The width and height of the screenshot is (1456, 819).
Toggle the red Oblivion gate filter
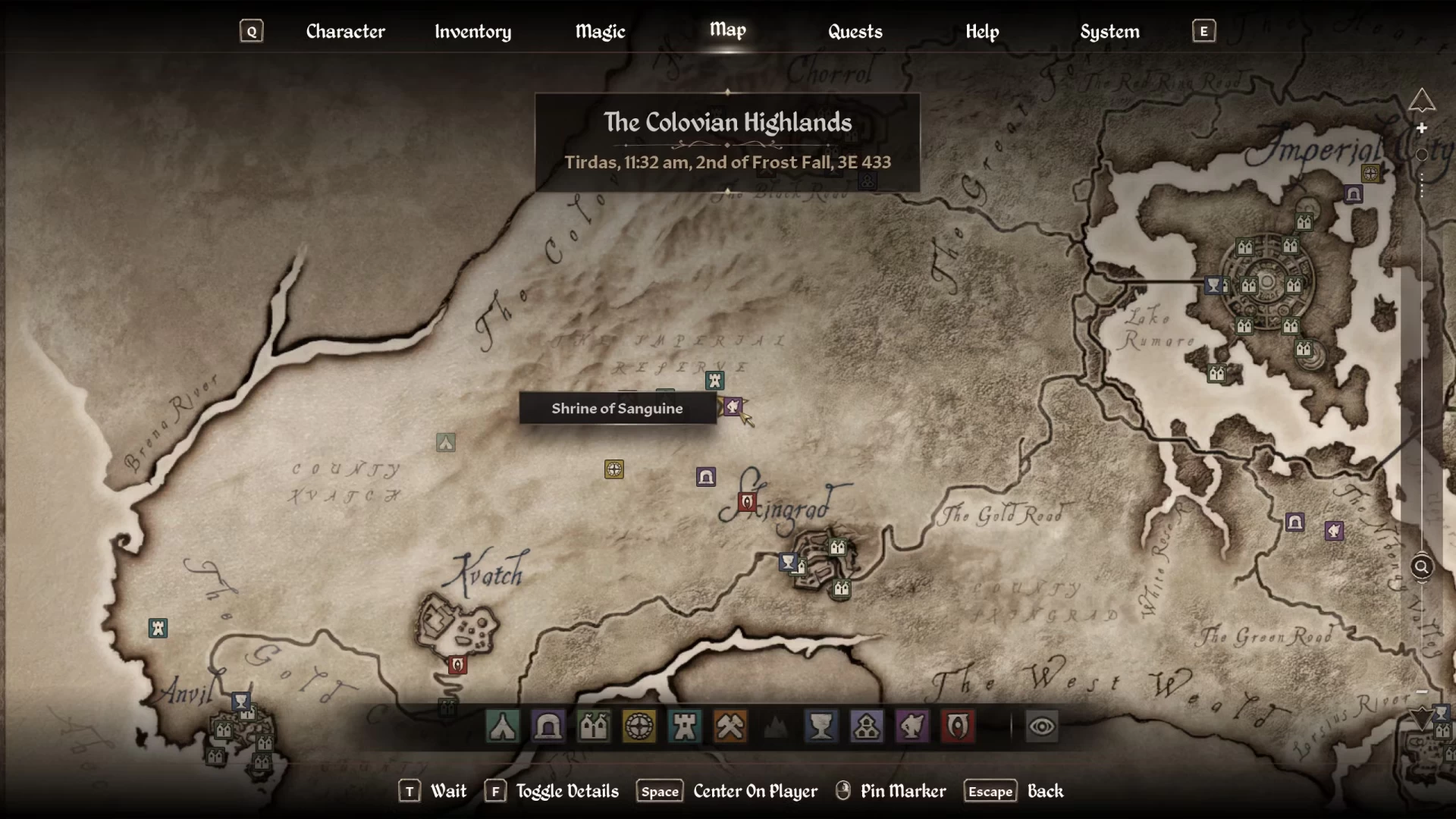(958, 726)
